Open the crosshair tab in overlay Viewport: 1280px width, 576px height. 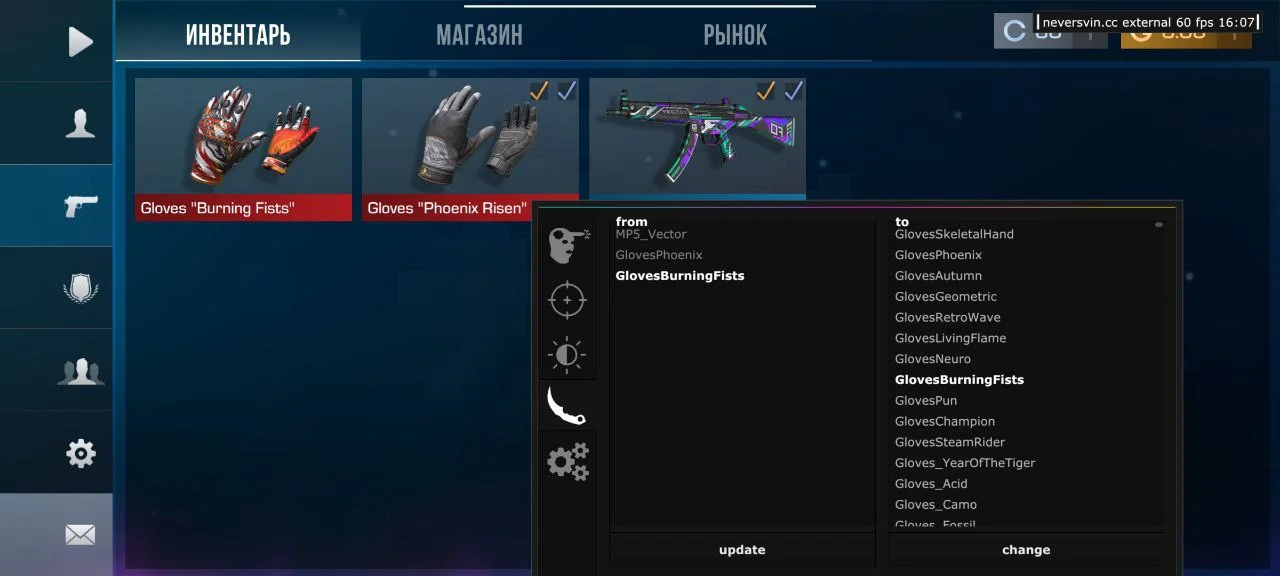pos(567,300)
